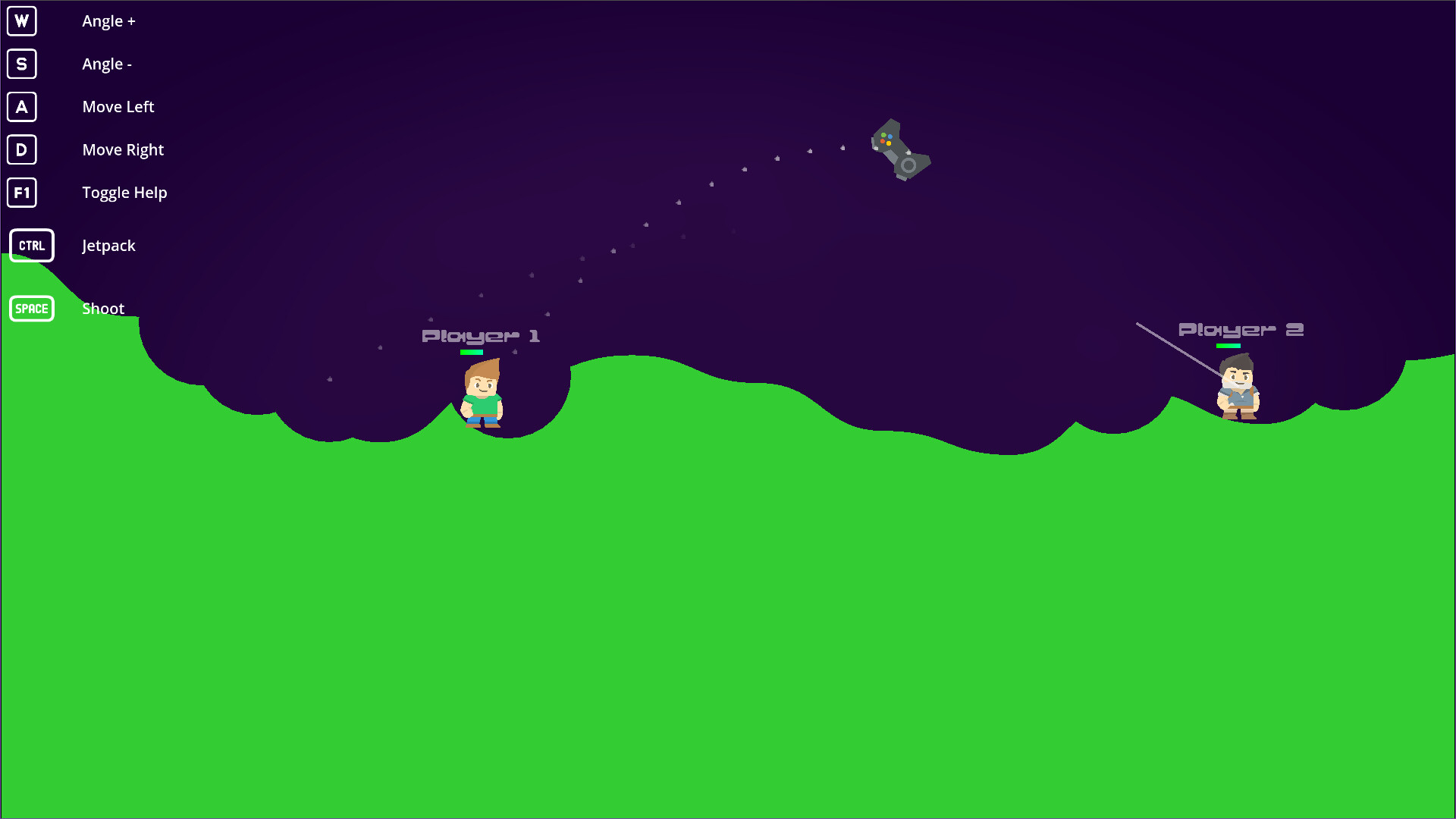Toggle Help via the F1 label

pyautogui.click(x=124, y=193)
